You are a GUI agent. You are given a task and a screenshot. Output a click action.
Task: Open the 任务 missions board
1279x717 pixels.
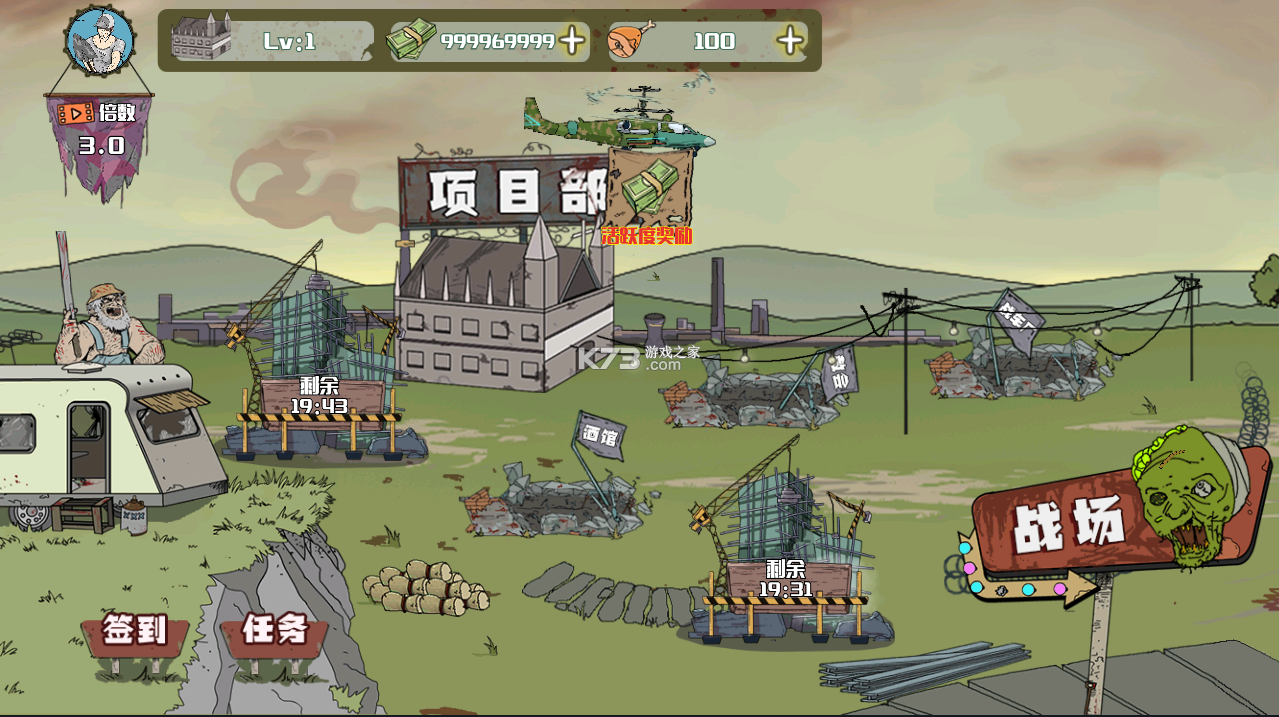[274, 630]
